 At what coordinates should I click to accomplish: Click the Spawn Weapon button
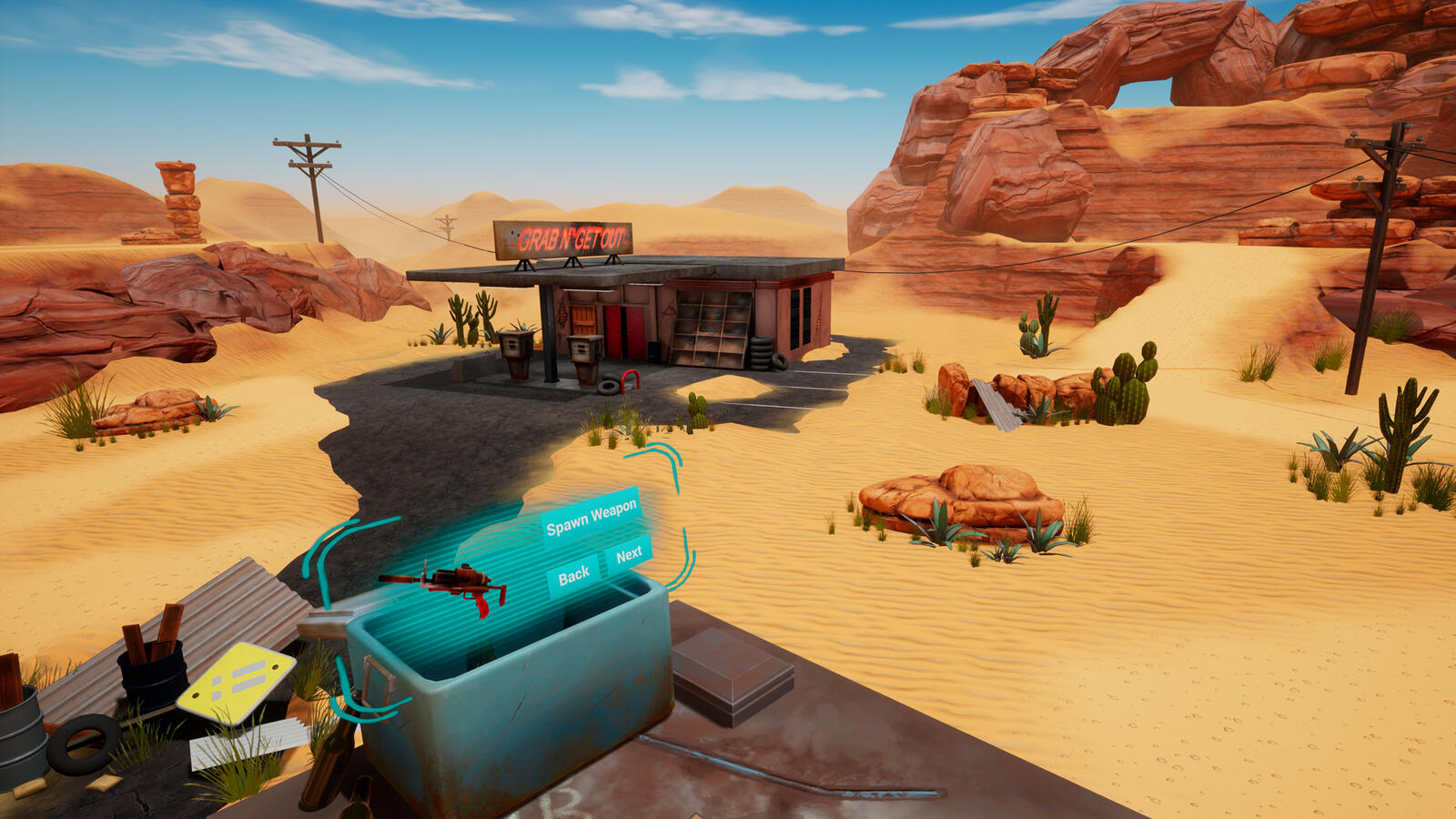point(591,517)
